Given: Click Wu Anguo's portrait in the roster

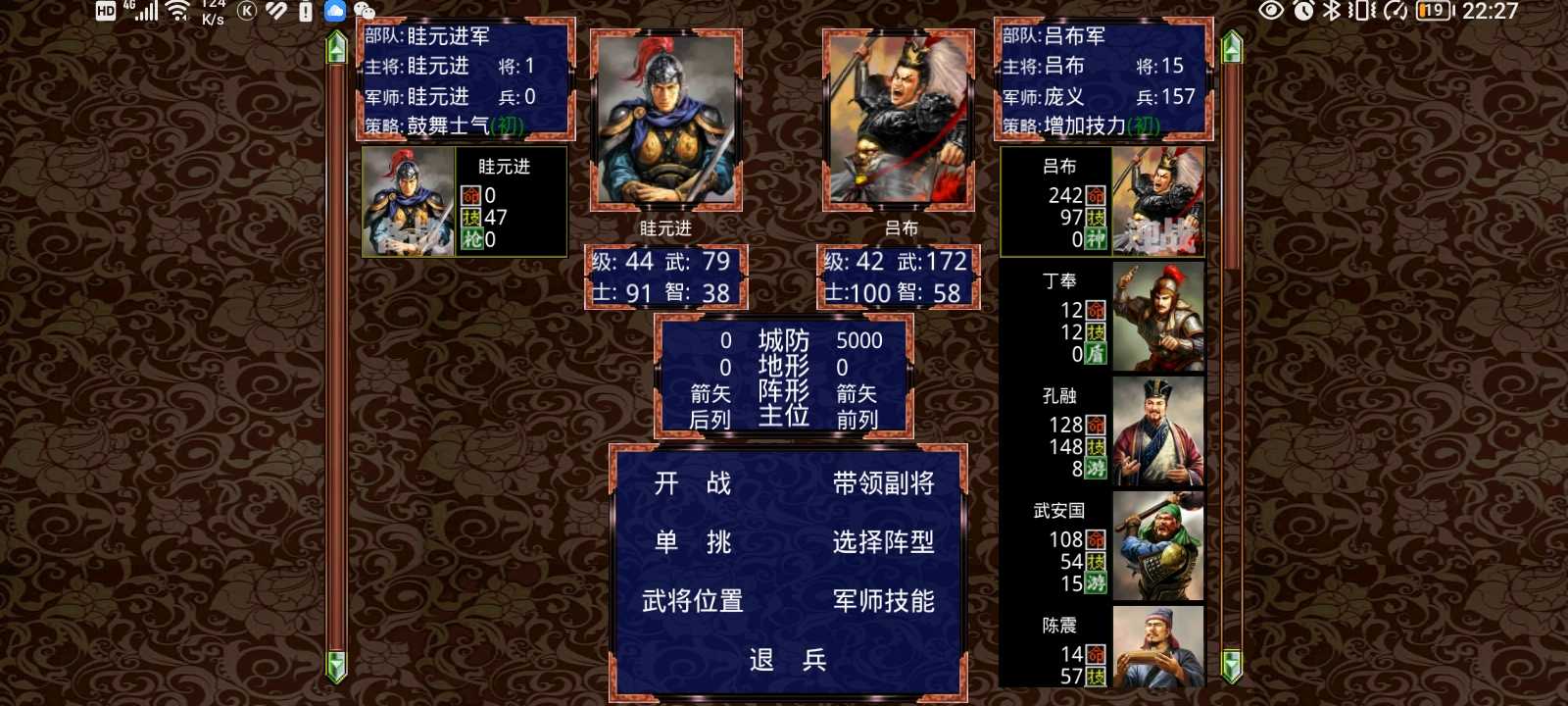Looking at the screenshot, I should [1158, 545].
